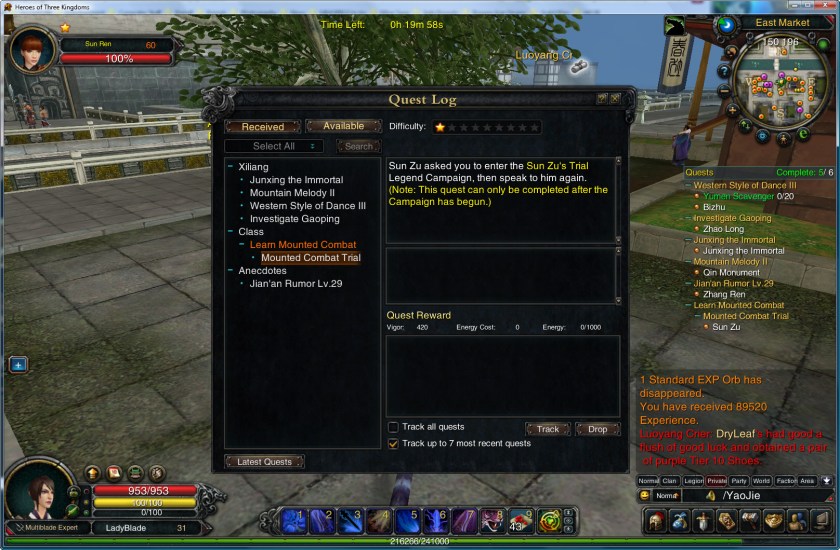Image resolution: width=840 pixels, height=550 pixels.
Task: Drop the selected quest
Action: [597, 429]
